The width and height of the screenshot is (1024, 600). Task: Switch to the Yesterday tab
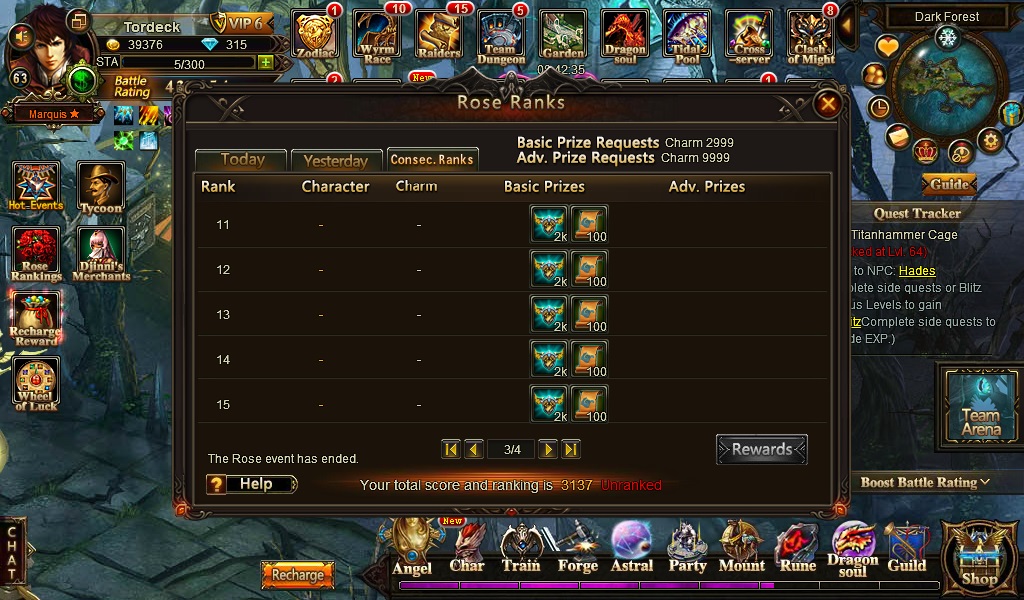336,161
